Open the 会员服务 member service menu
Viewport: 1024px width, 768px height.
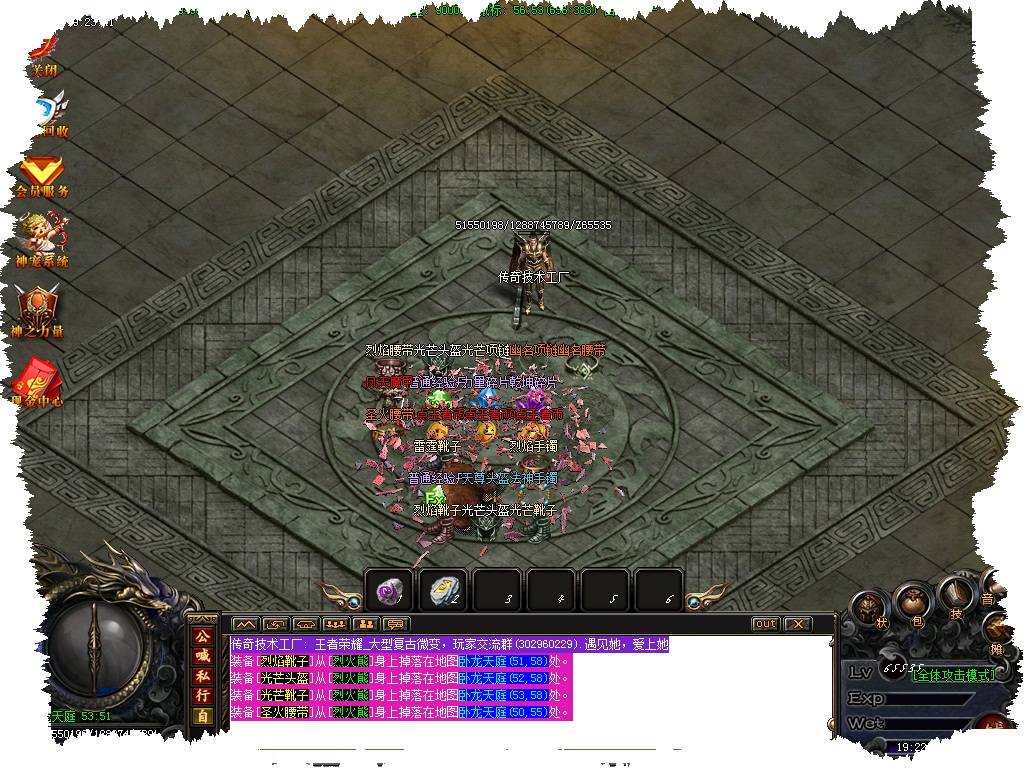(x=42, y=176)
